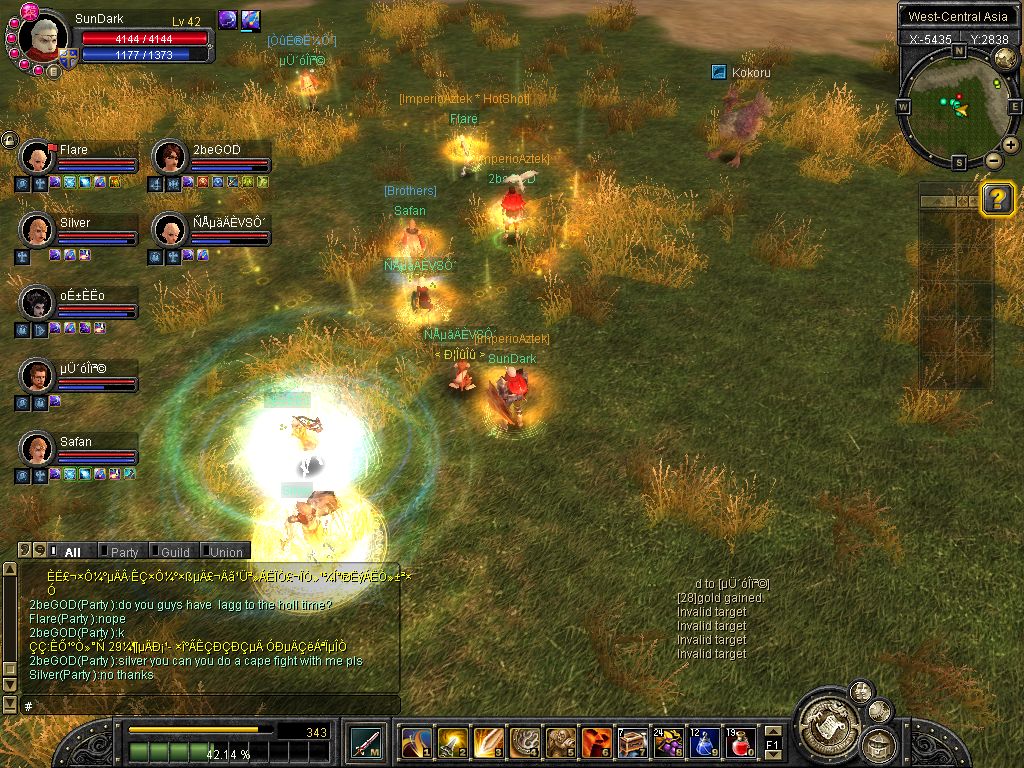Select party member 2beGOD's portrait
This screenshot has width=1024, height=768.
(x=169, y=157)
